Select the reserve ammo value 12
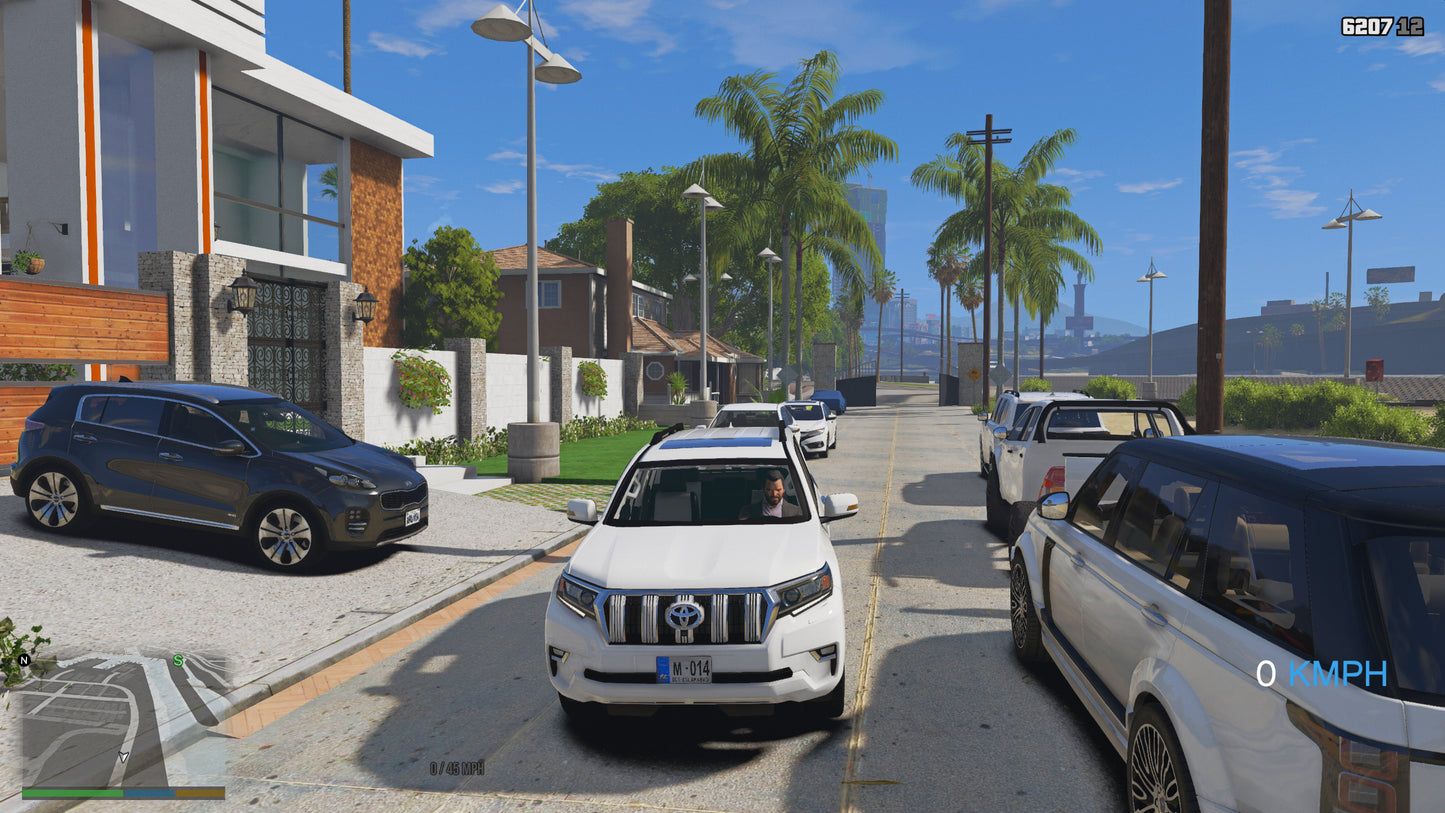1445x813 pixels. coord(1410,25)
